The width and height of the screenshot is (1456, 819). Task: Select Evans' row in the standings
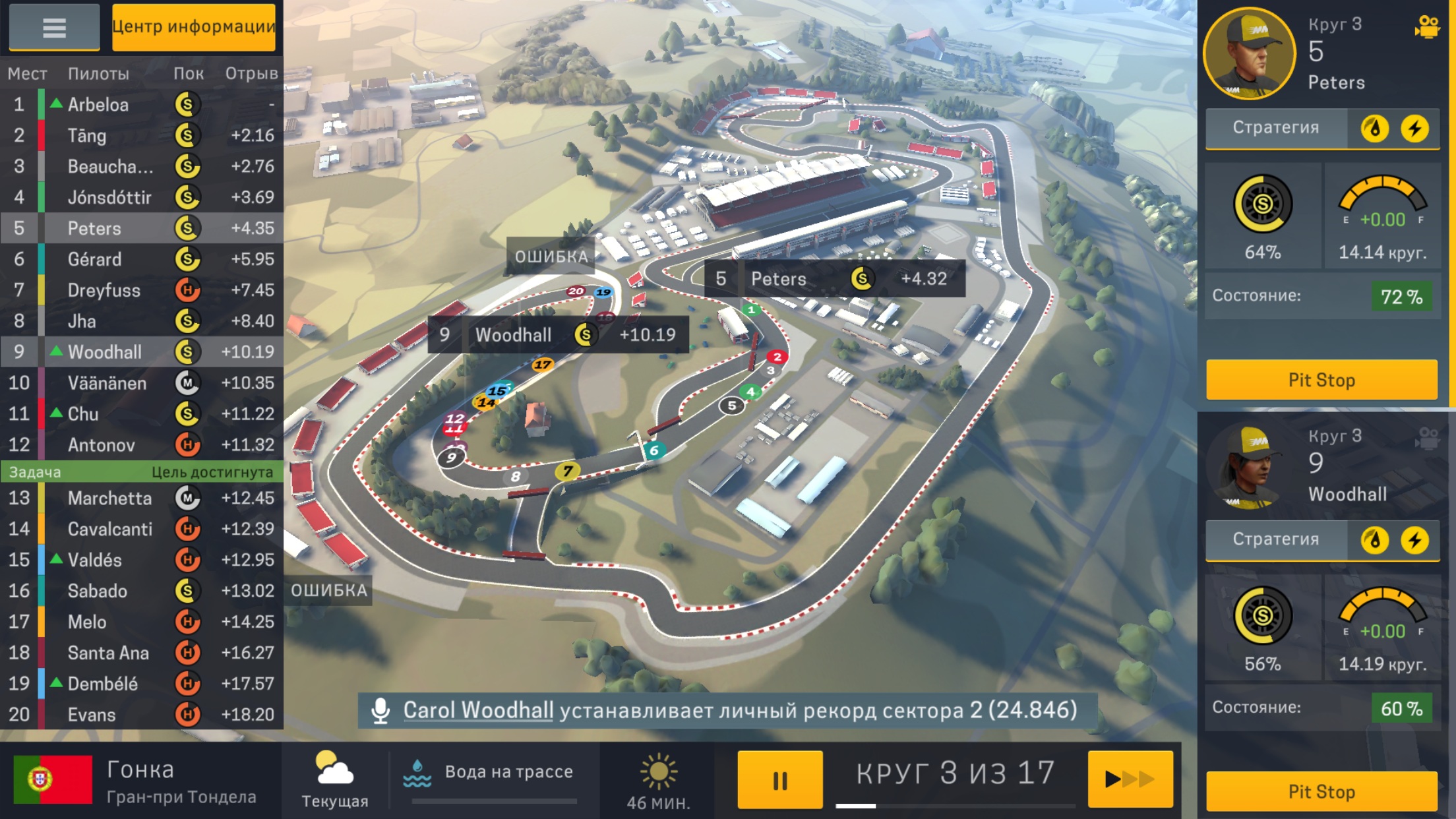142,715
